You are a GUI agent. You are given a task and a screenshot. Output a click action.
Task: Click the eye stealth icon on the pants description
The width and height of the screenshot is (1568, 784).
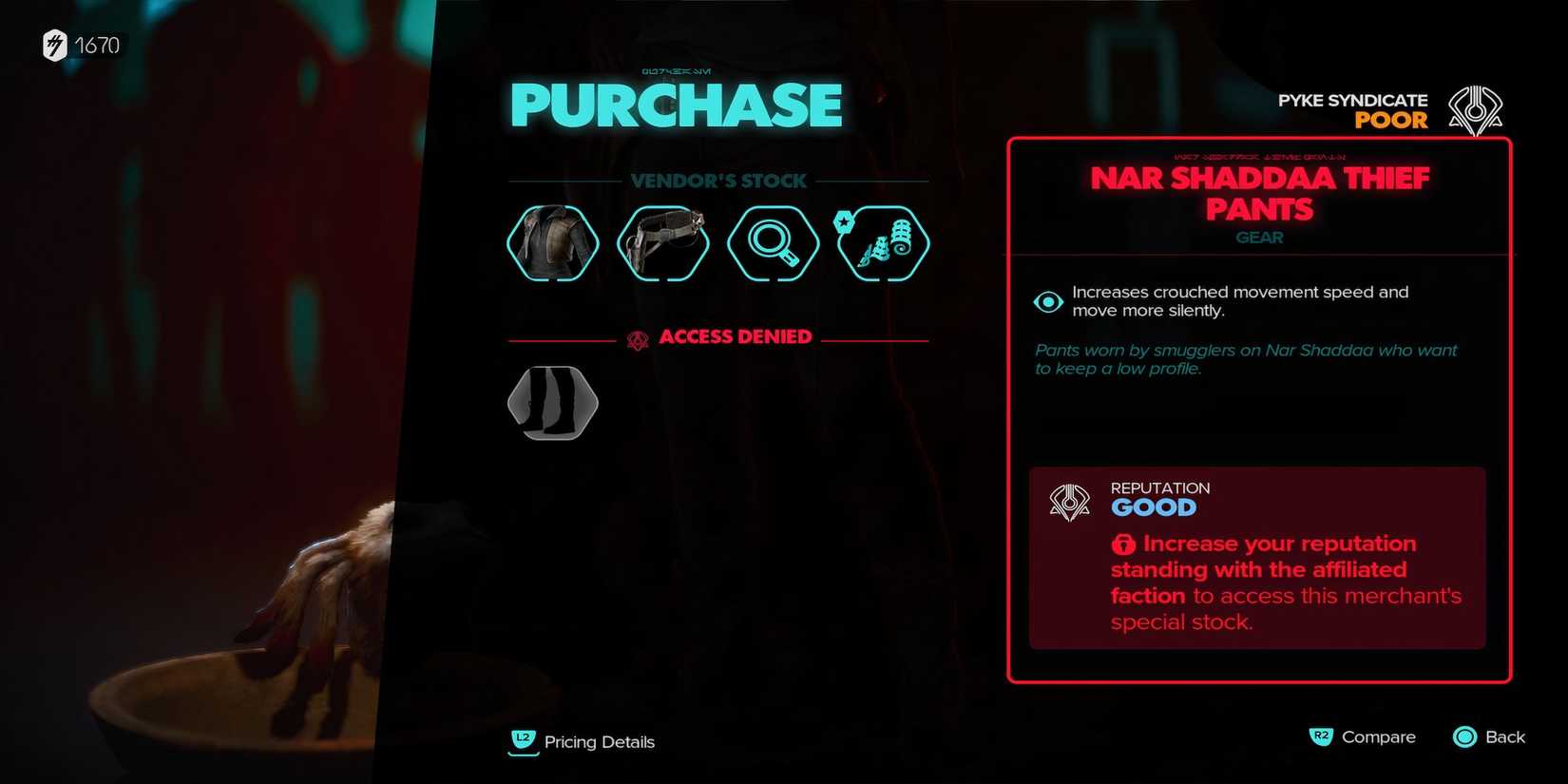pos(1047,301)
